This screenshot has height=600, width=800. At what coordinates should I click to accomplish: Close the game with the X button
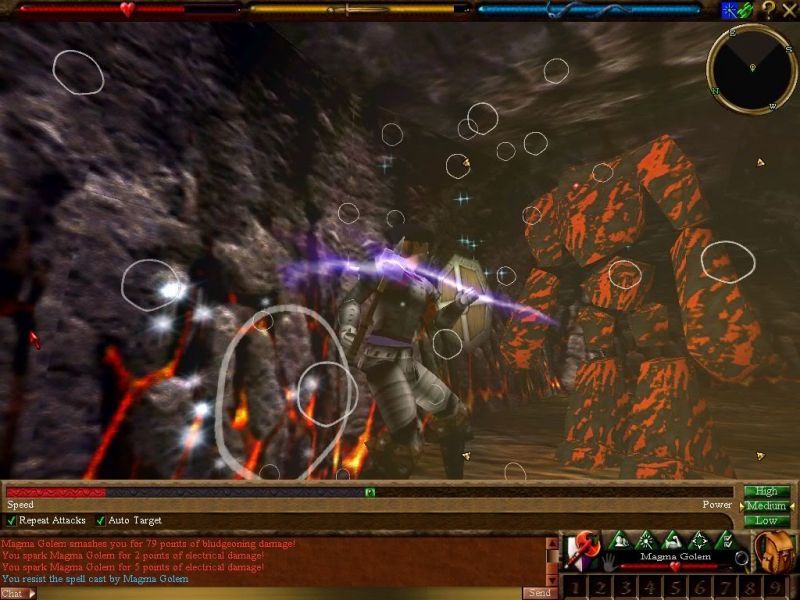pyautogui.click(x=788, y=10)
